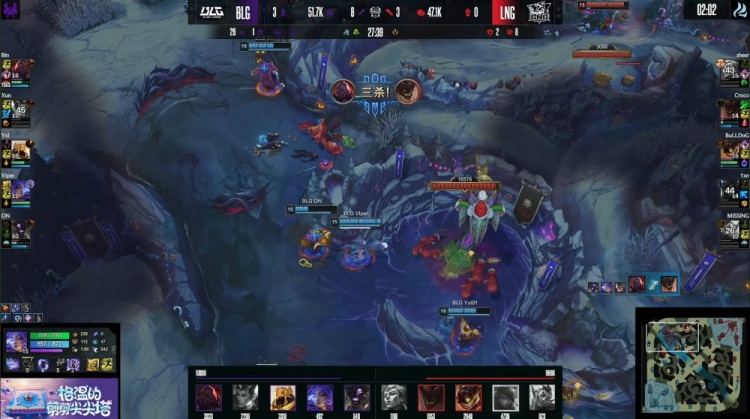This screenshot has height=419, width=750.
Task: Choose the leftmost blue-team champion in bottom bar
Action: tap(209, 397)
